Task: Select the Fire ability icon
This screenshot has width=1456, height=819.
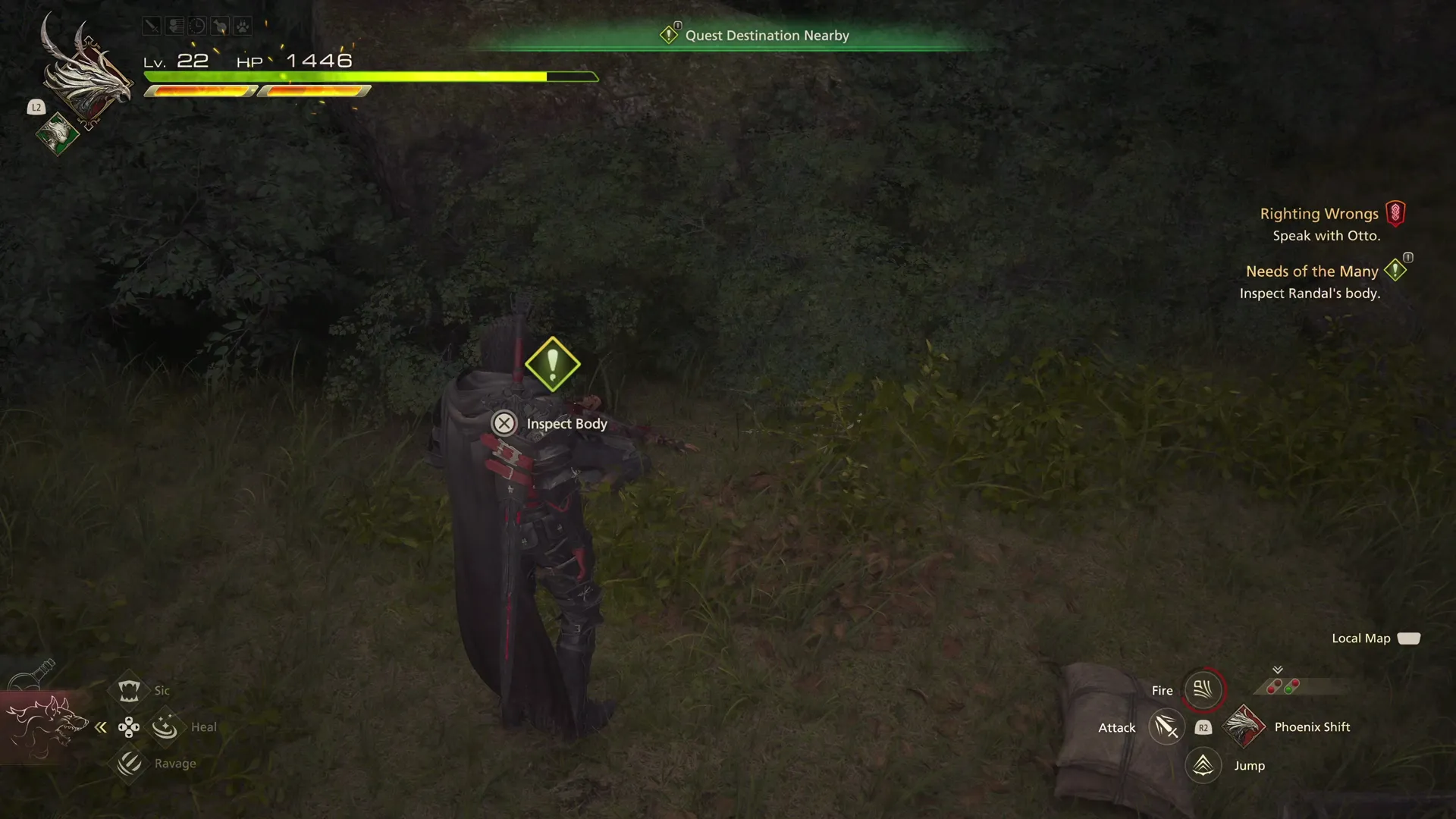Action: pos(1203,689)
